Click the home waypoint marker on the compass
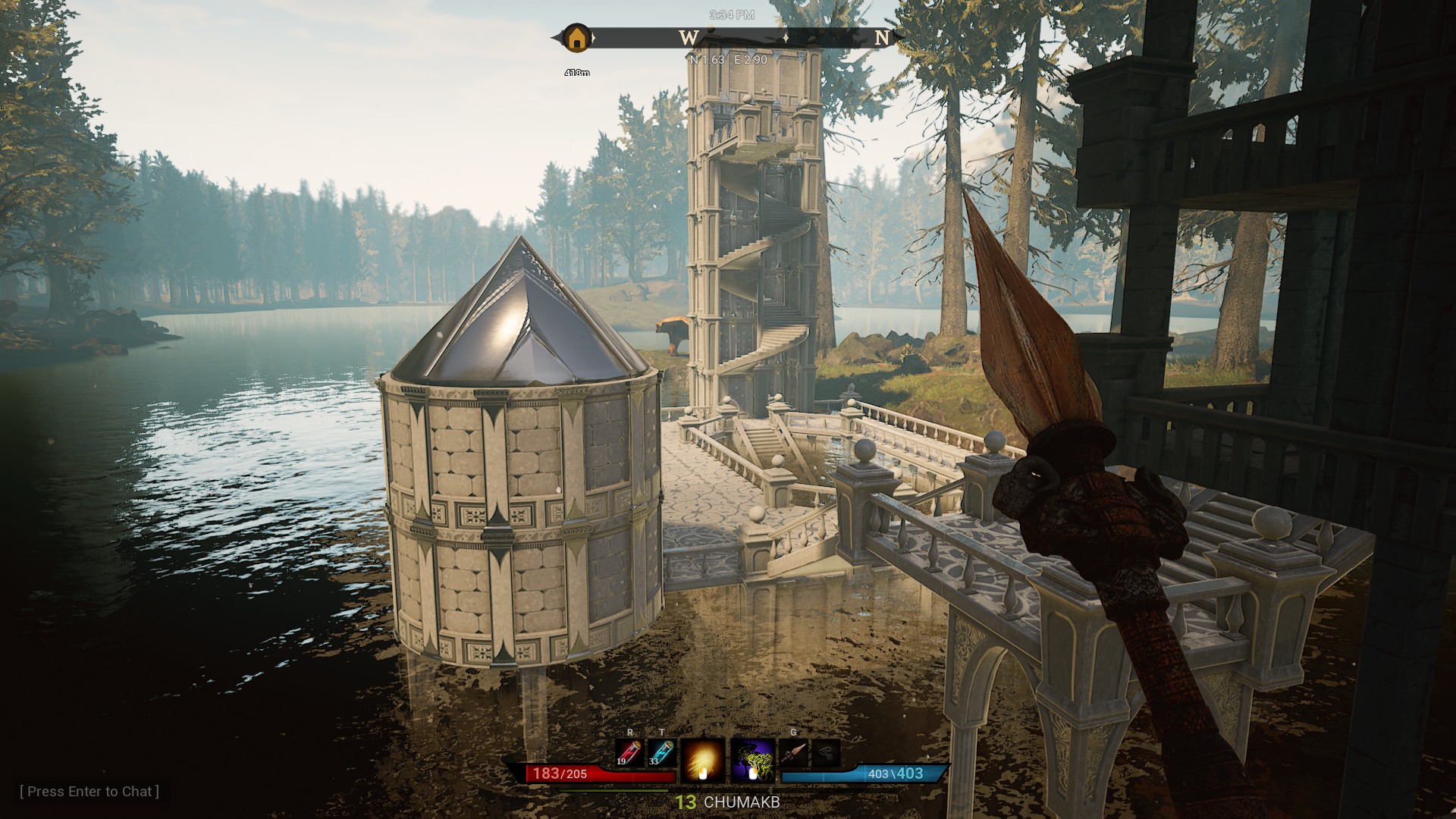Viewport: 1456px width, 819px height. (x=576, y=38)
